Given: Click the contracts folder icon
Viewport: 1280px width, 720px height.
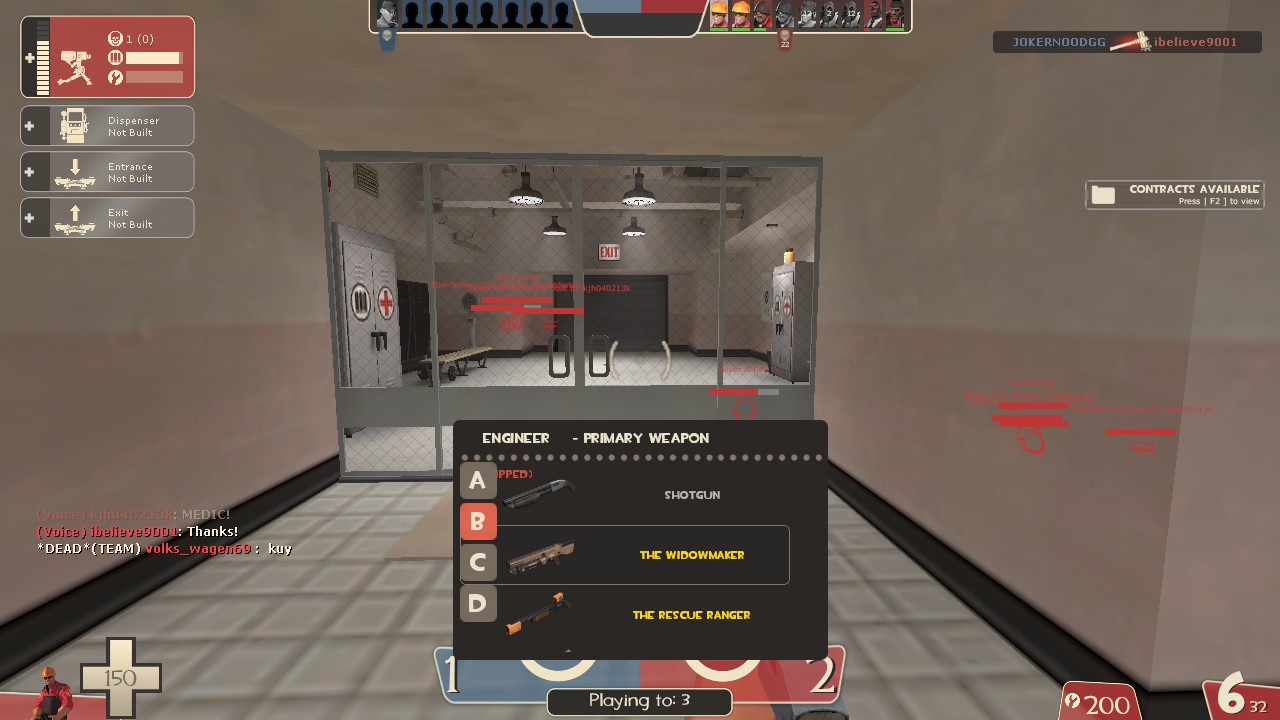Looking at the screenshot, I should tap(1102, 194).
